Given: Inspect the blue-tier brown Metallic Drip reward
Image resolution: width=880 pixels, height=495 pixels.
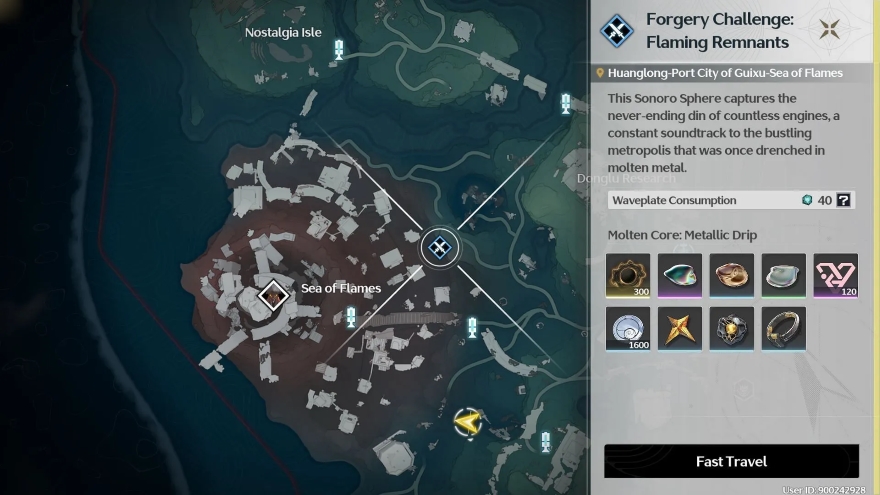Looking at the screenshot, I should [732, 275].
